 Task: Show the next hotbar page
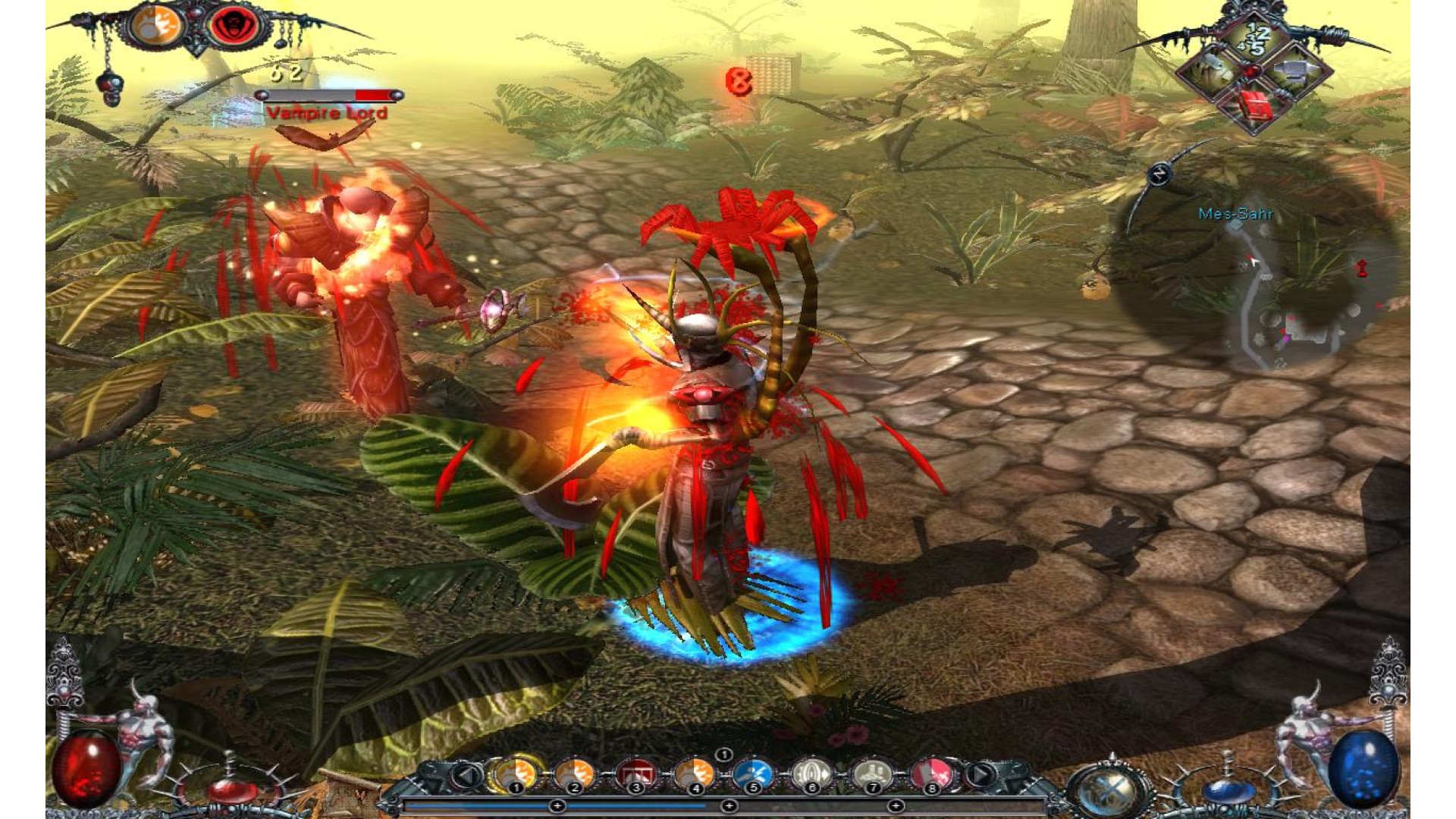(981, 775)
